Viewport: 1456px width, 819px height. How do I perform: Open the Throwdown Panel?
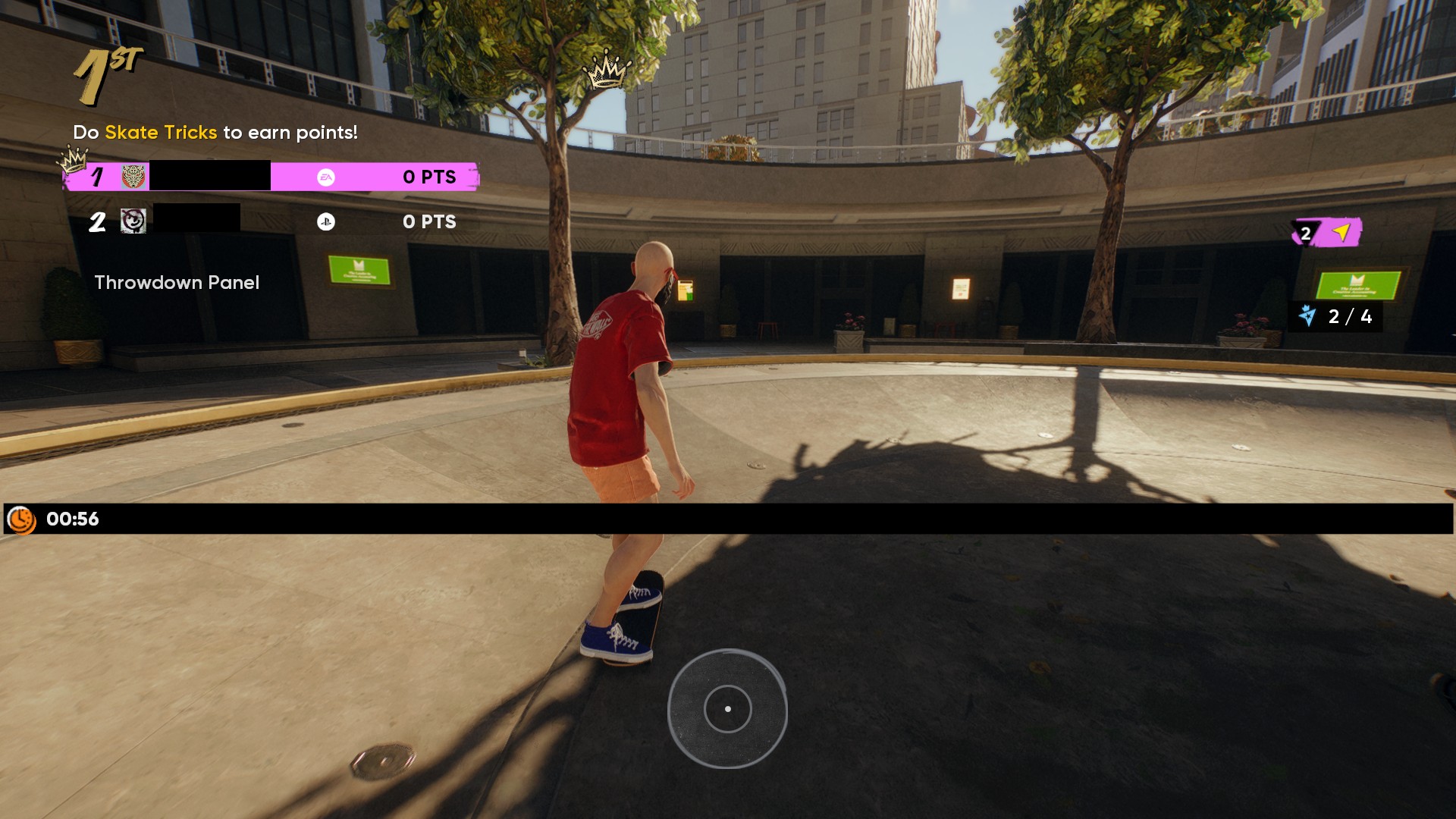click(x=177, y=283)
